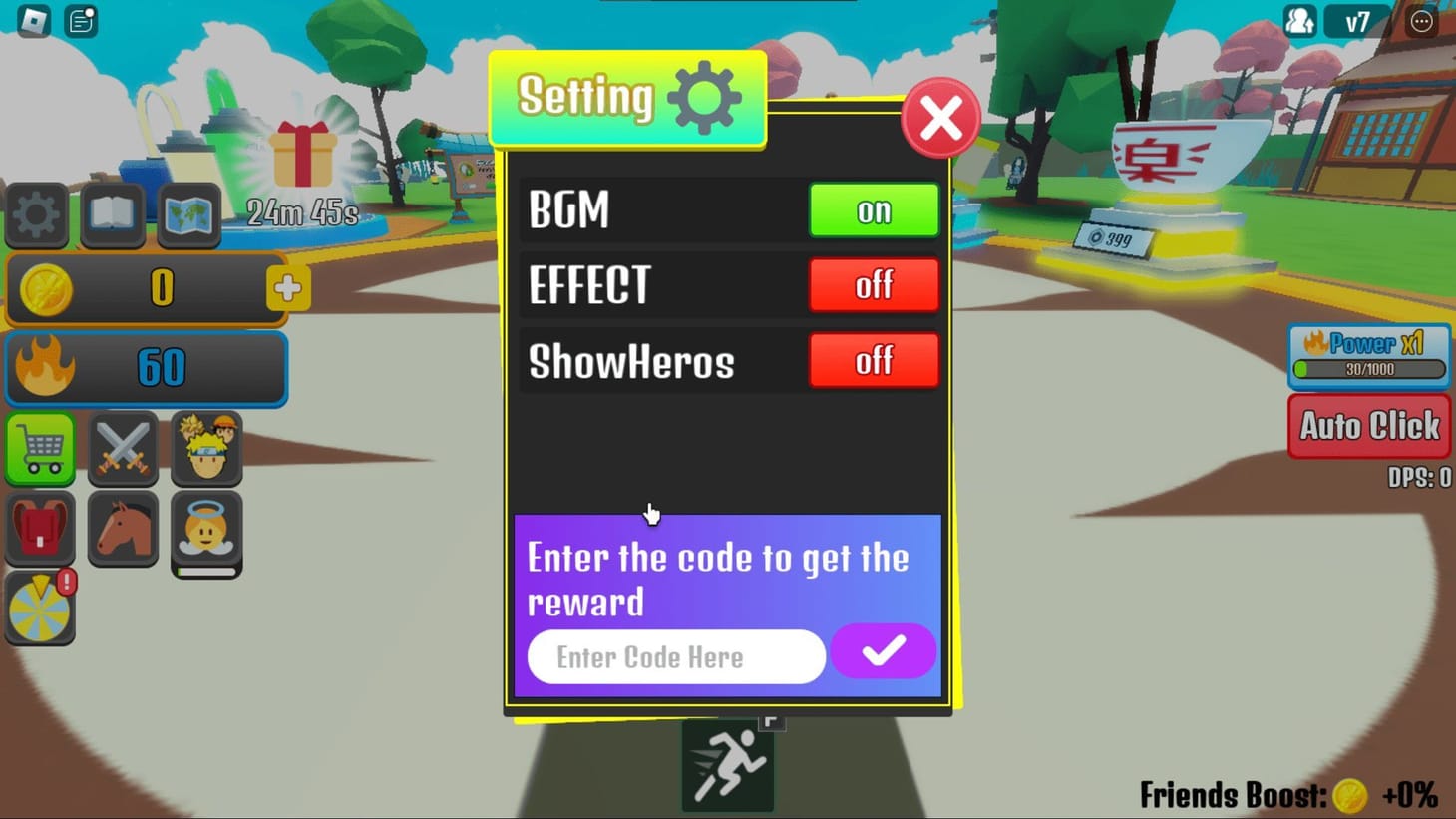This screenshot has height=819, width=1456.
Task: Open the friends invite panel
Action: 1298,21
